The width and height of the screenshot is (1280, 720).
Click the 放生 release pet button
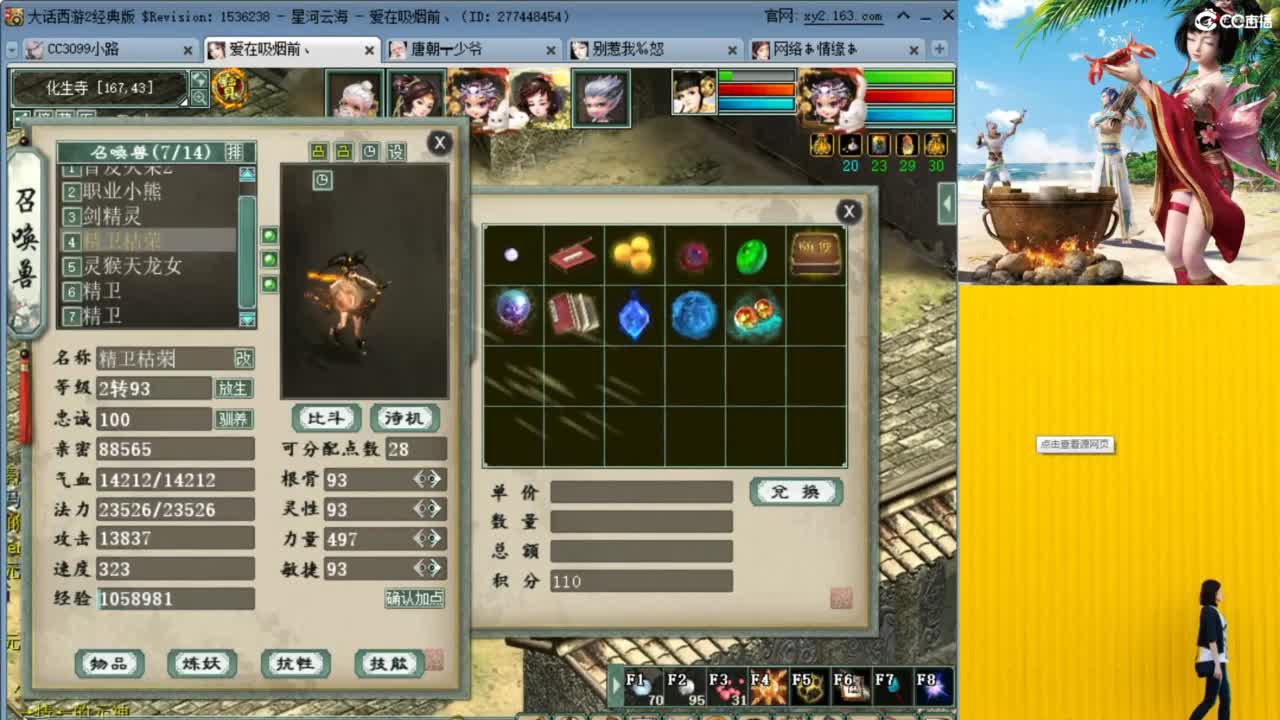point(232,389)
